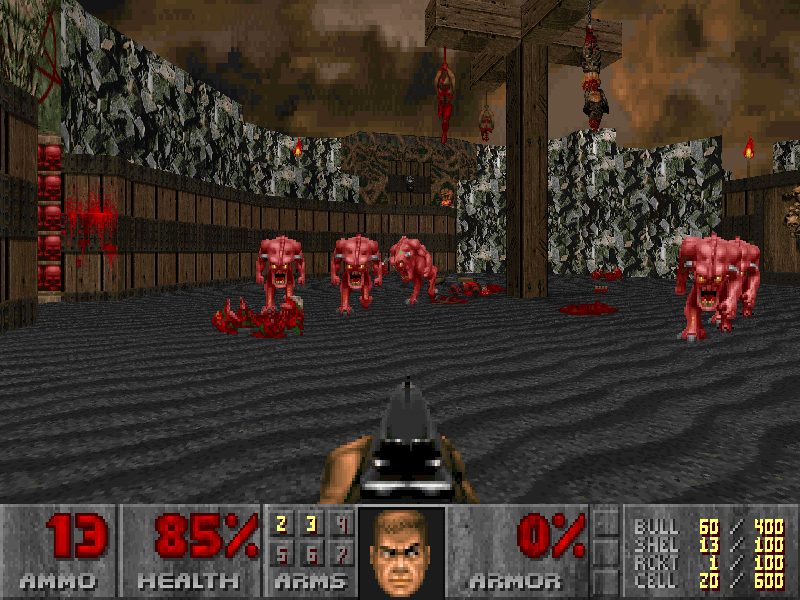Choose weapon slot 3 in the Arms panel
Viewport: 800px width, 600px height.
click(x=311, y=524)
